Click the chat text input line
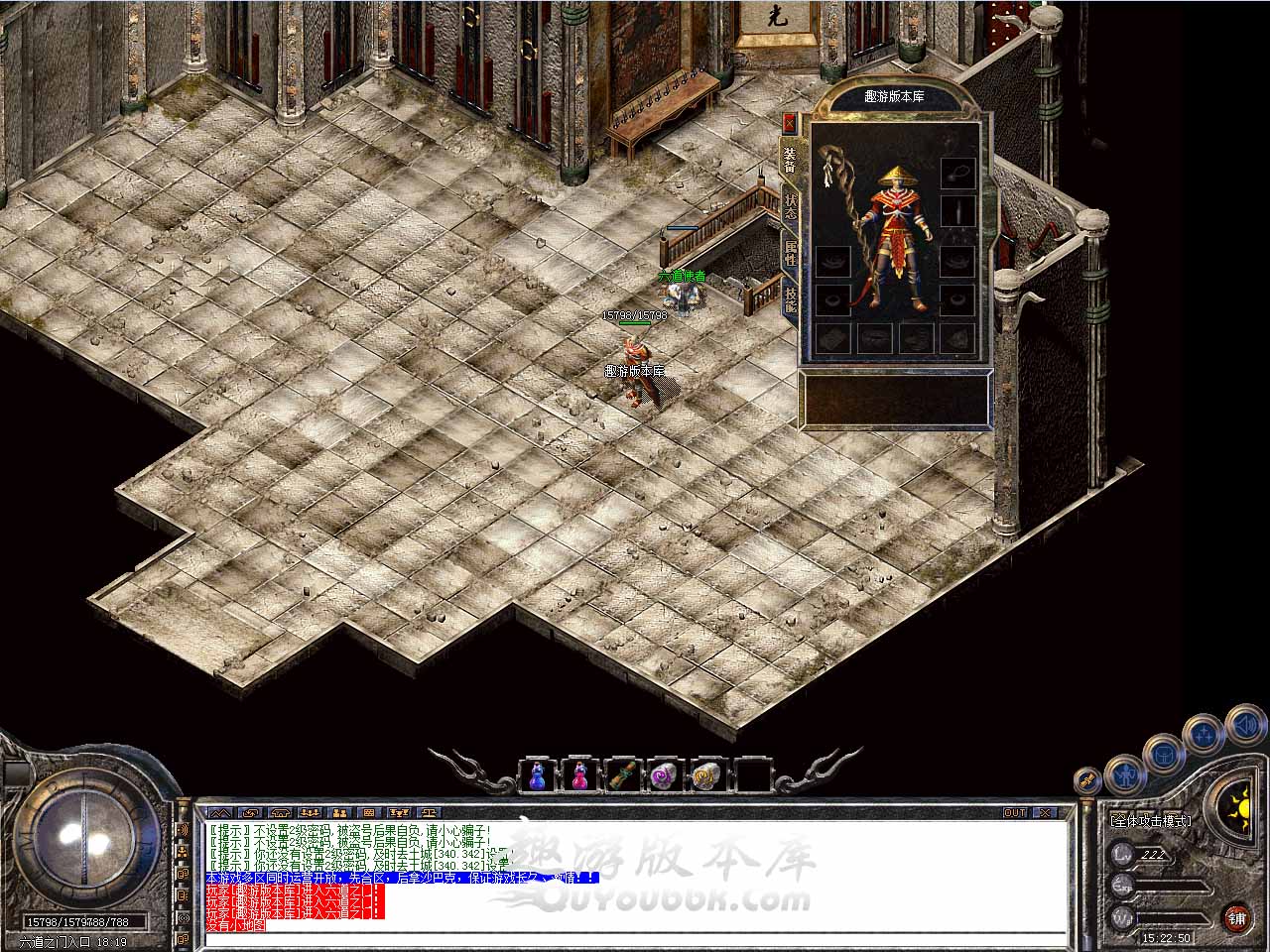Viewport: 1270px width, 952px height. 635,938
